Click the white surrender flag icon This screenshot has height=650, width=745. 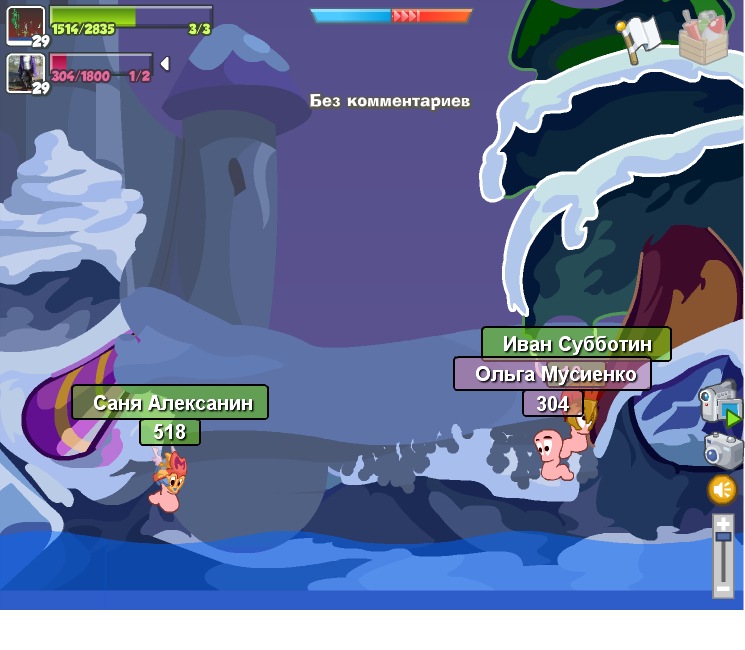(639, 39)
